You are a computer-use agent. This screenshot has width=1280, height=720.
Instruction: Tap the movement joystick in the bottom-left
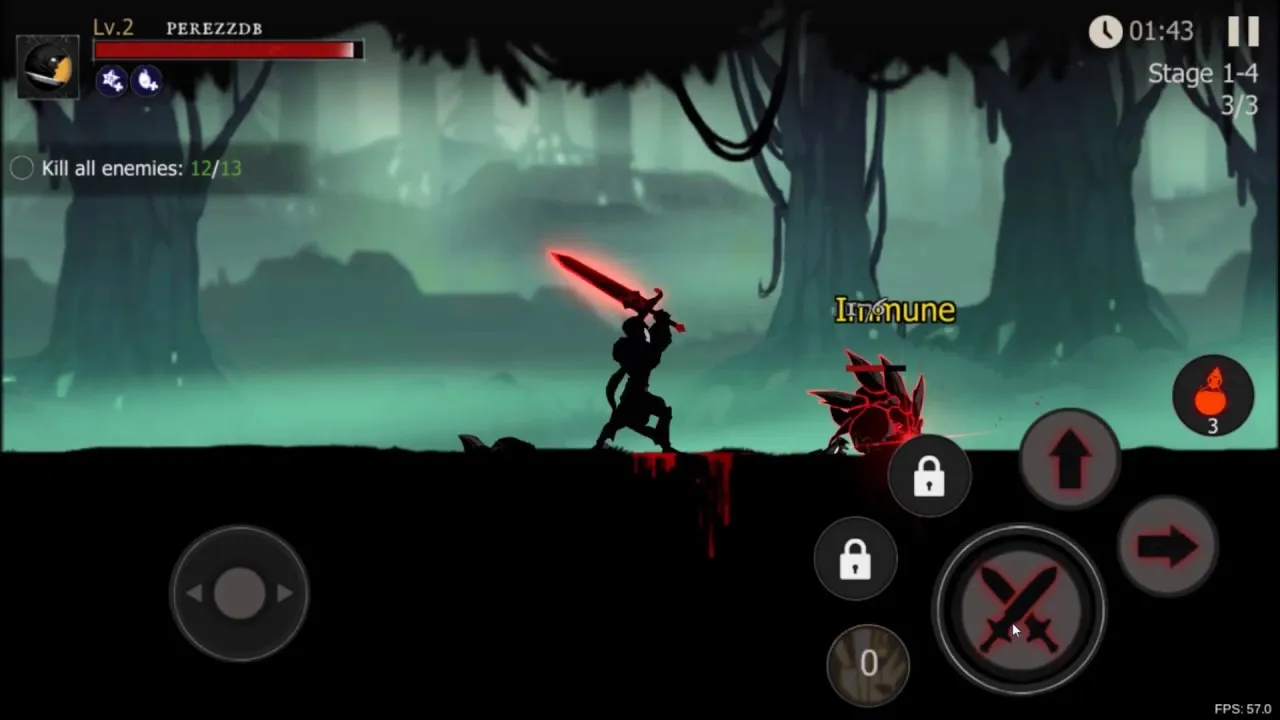[x=239, y=592]
